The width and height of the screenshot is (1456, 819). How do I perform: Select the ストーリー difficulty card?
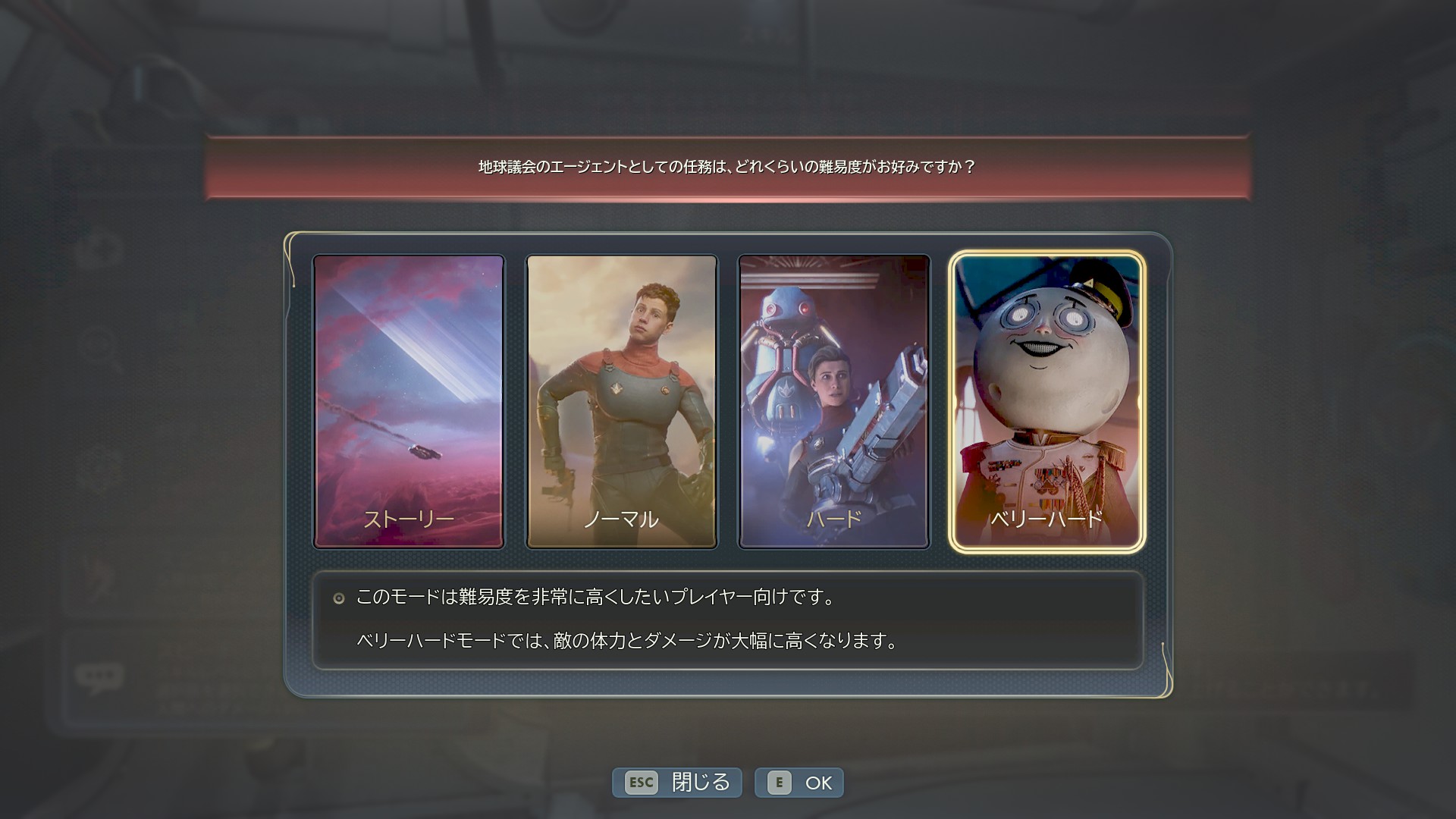point(409,401)
